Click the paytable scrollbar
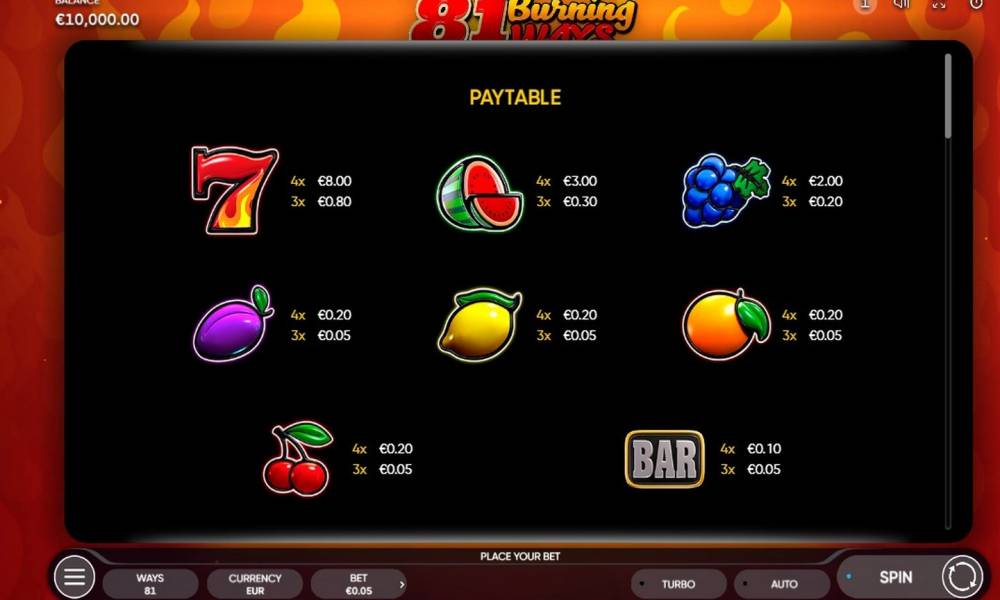The image size is (1000, 600). pyautogui.click(x=948, y=96)
